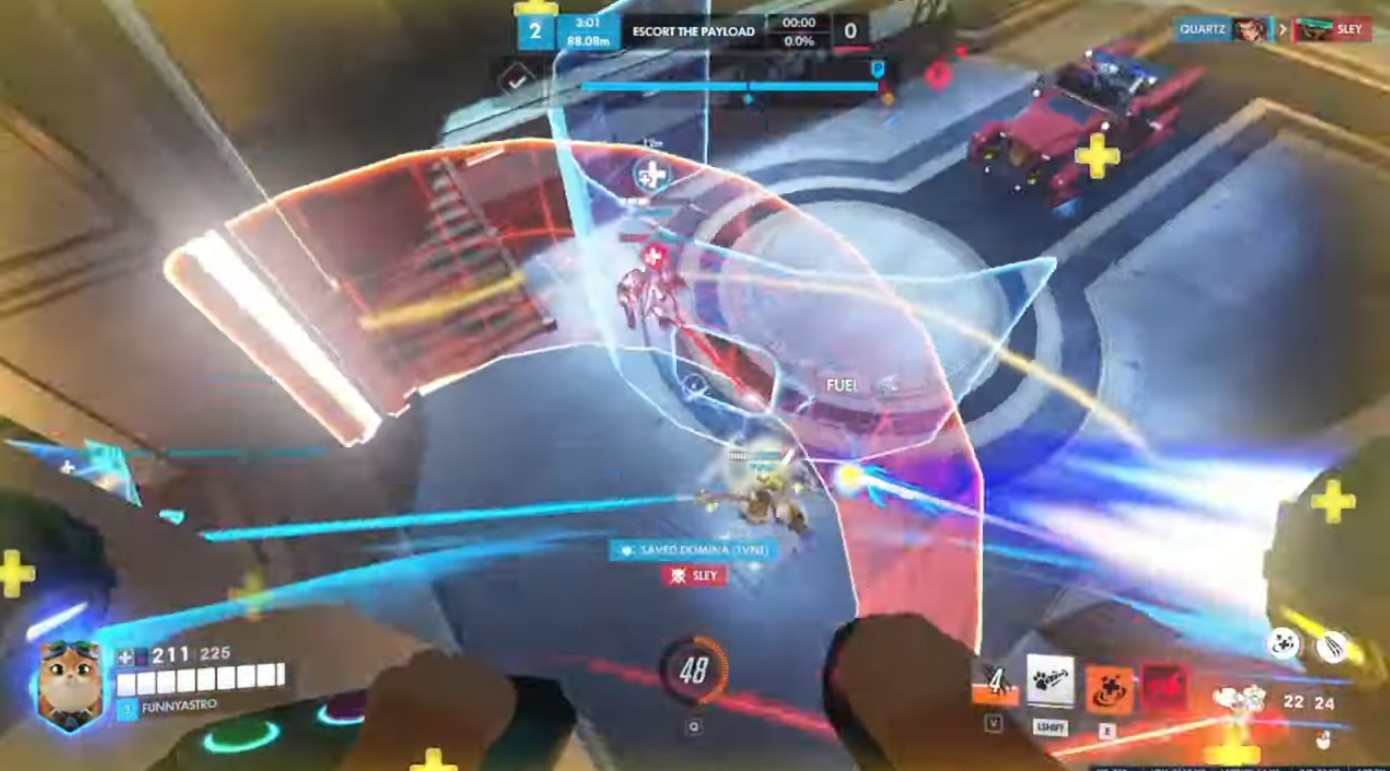Select the round claw status icon
This screenshot has height=771, width=1390.
click(x=1329, y=646)
